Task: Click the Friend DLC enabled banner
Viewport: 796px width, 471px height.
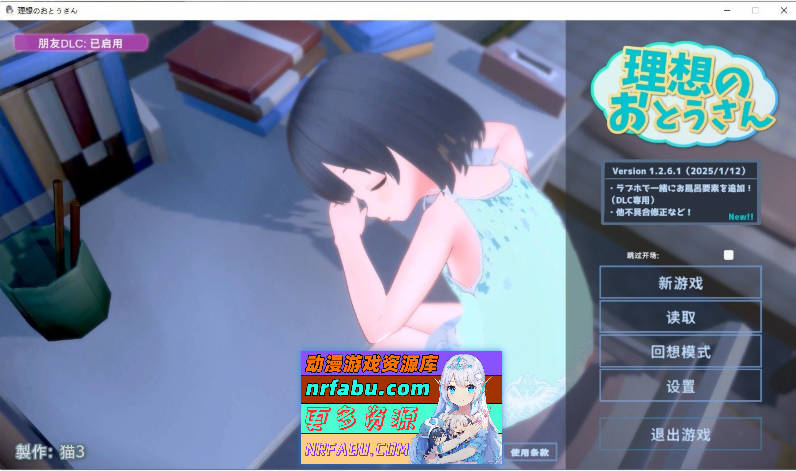Action: (x=80, y=43)
